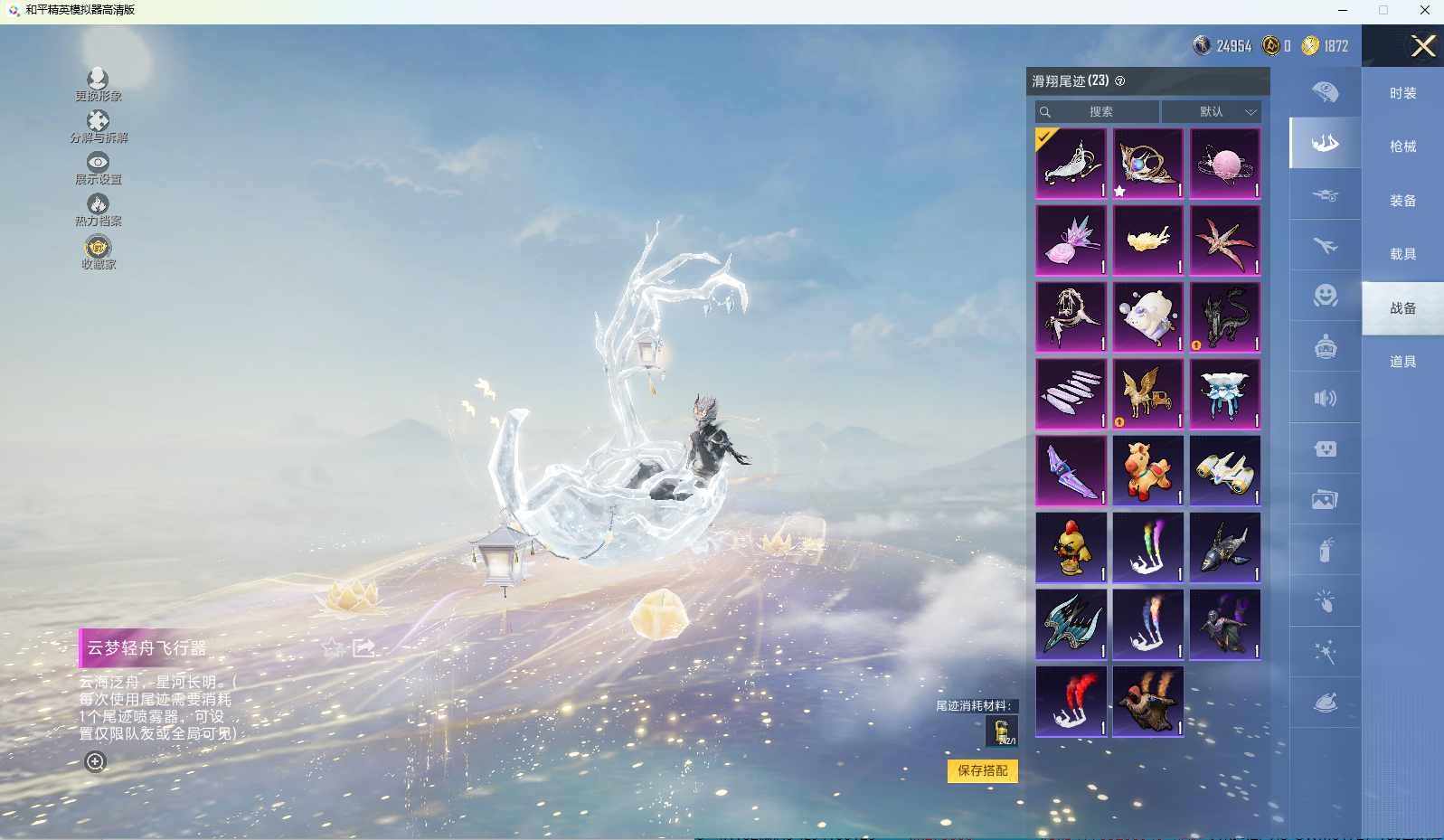1444x840 pixels.
Task: Zoom preview with the magnifier plus icon
Action: (95, 761)
